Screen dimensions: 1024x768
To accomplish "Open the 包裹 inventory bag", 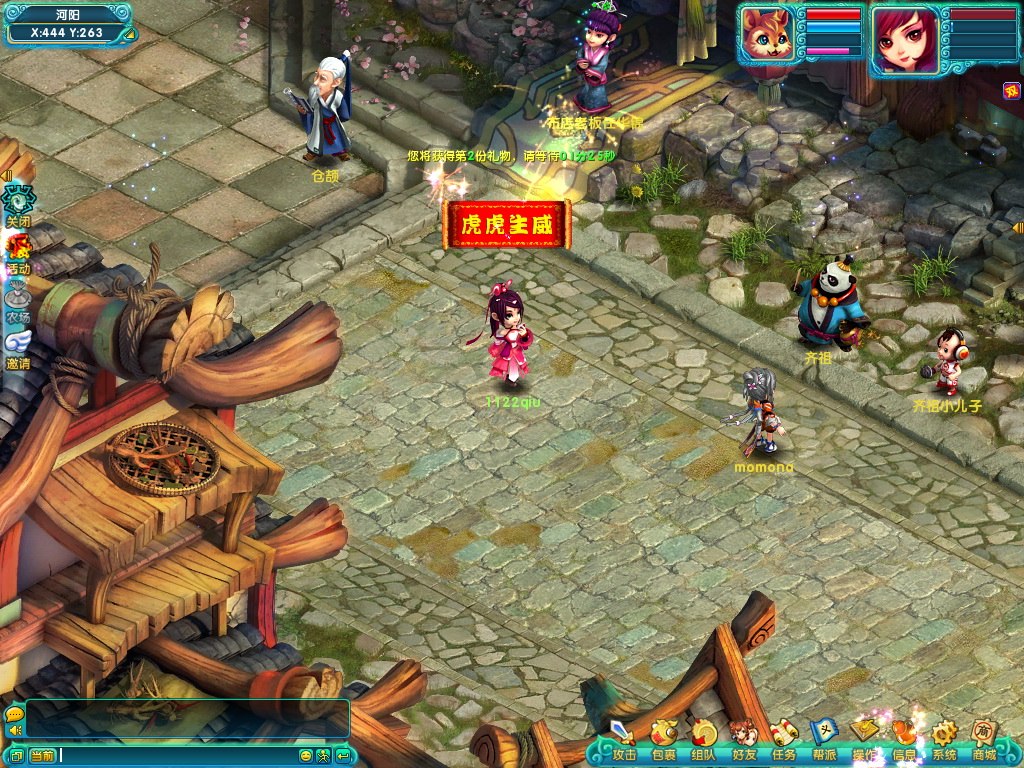I will (663, 739).
